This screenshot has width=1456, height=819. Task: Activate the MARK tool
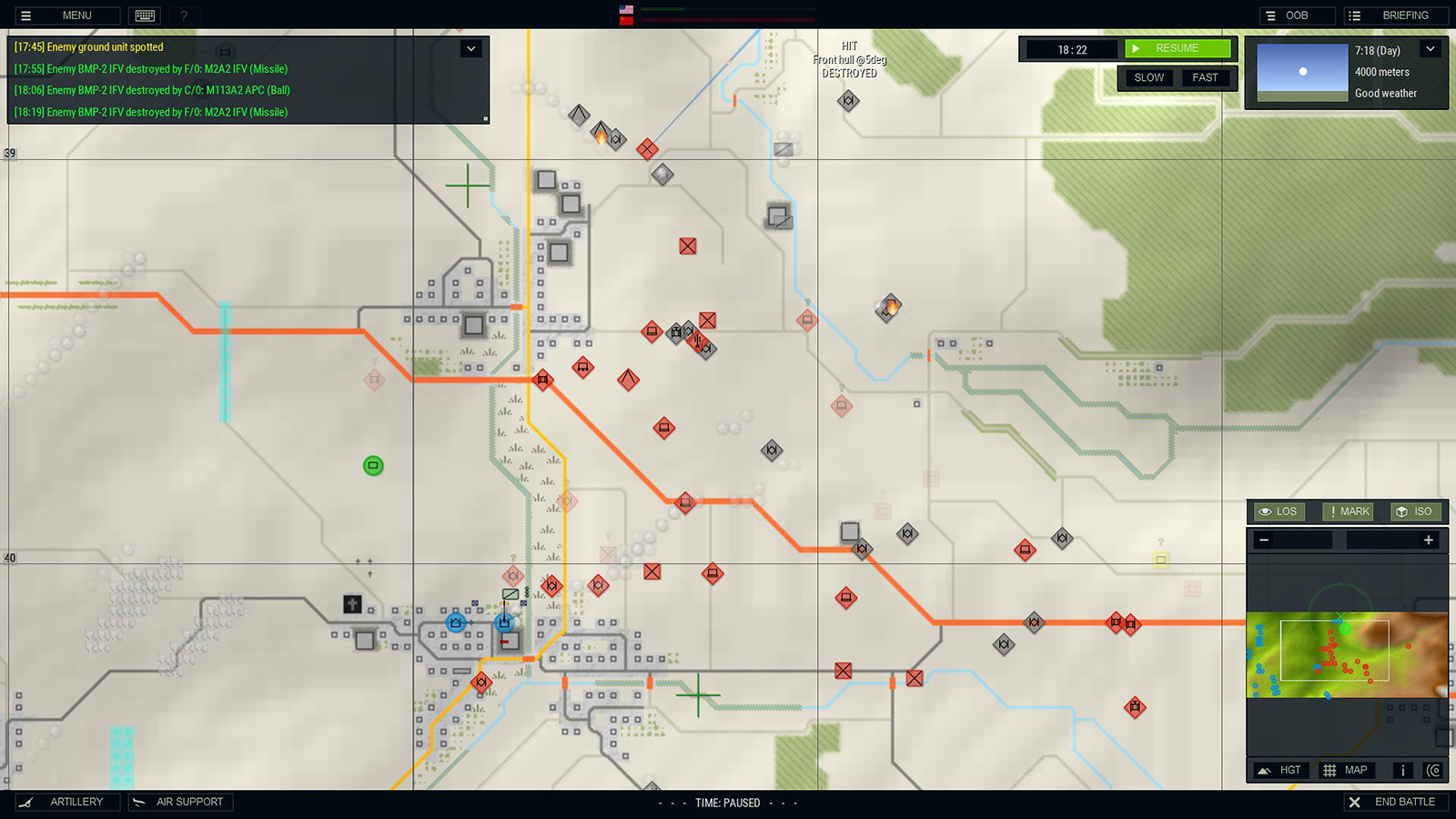point(1348,511)
